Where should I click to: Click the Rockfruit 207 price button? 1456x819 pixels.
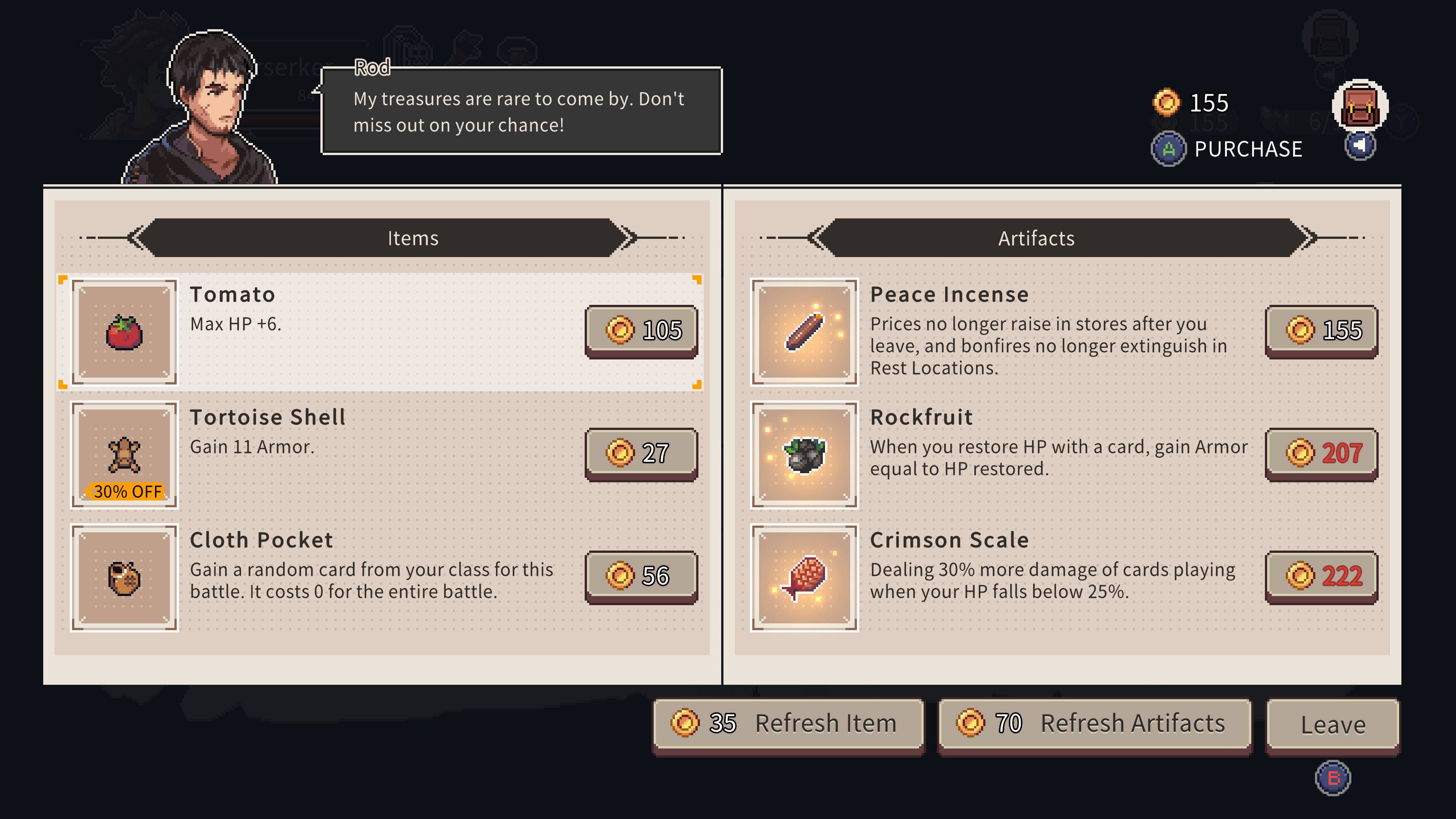(x=1321, y=453)
